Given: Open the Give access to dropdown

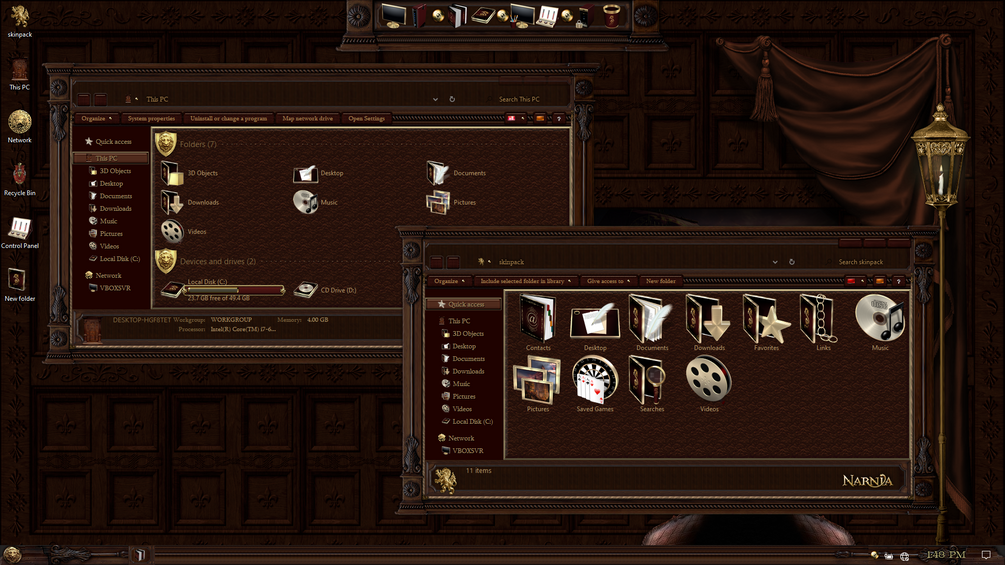Looking at the screenshot, I should coord(608,281).
